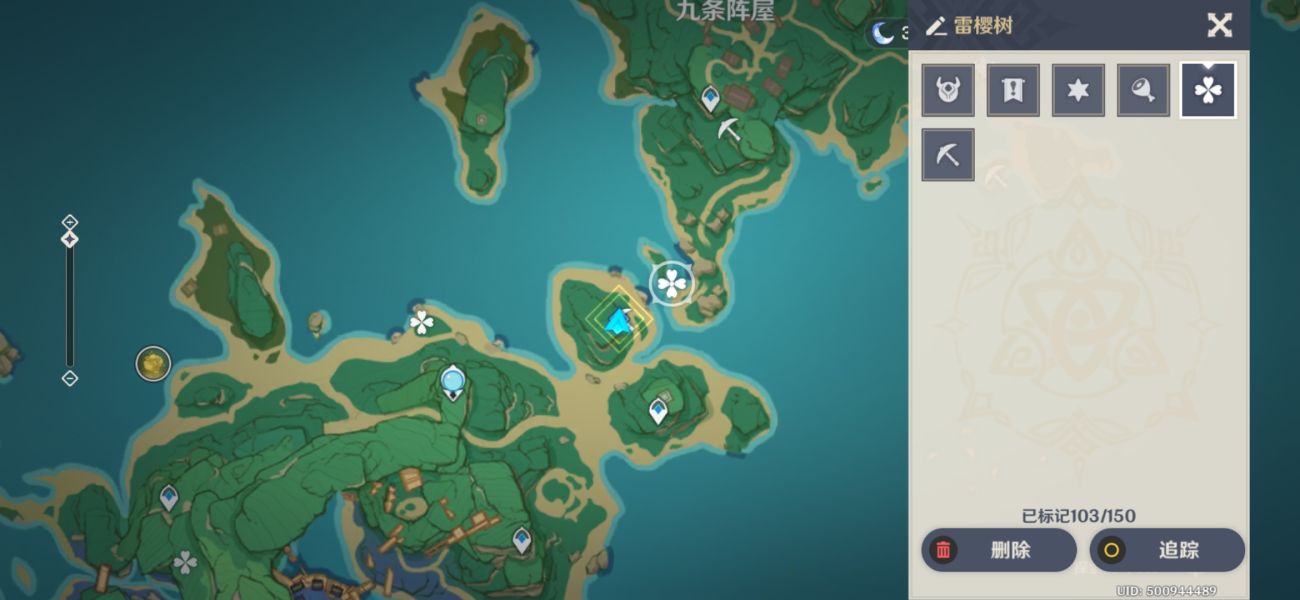
Task: Delete the marker with 删除 button
Action: (x=998, y=550)
